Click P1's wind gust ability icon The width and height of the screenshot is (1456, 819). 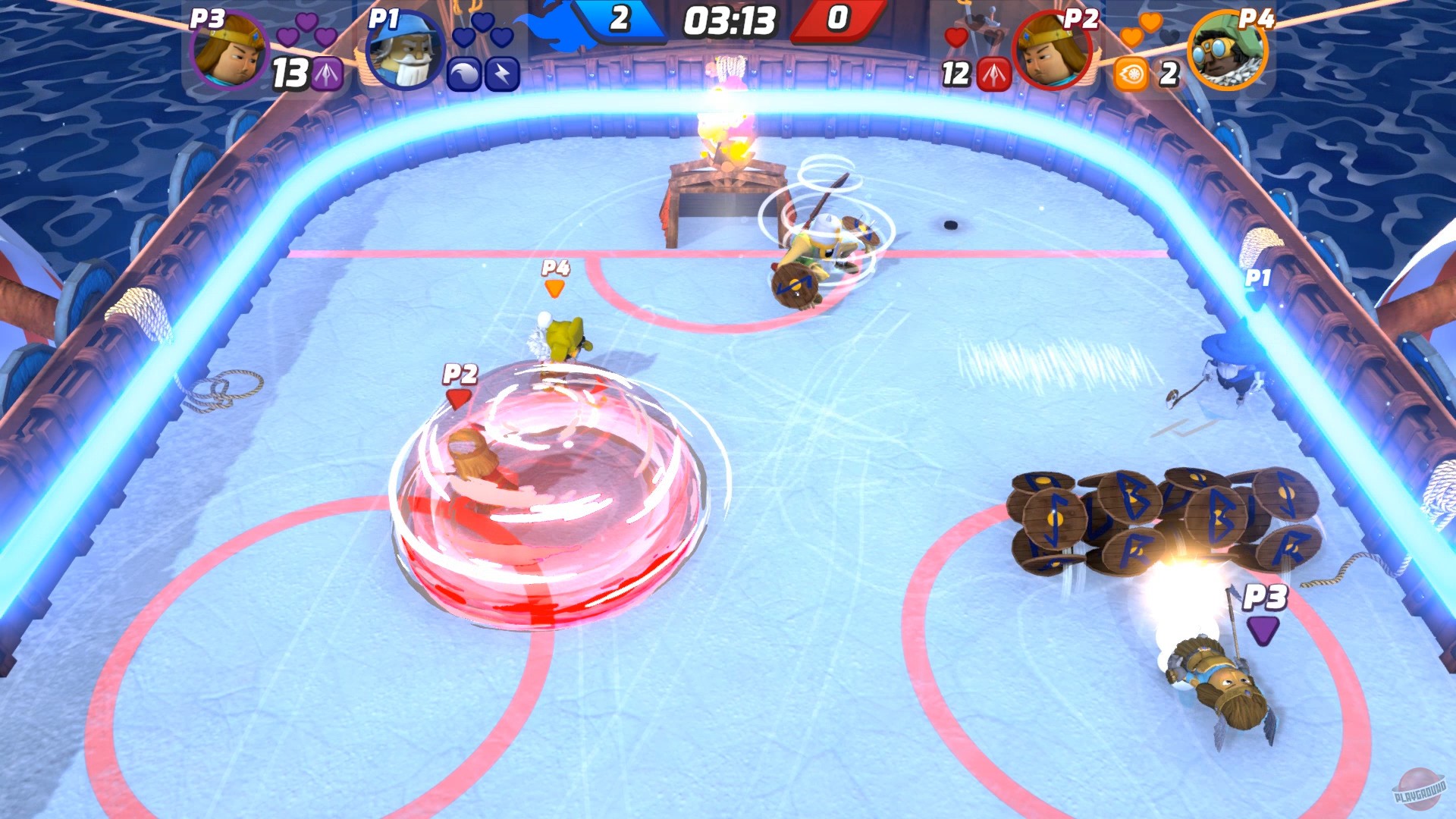click(x=463, y=74)
